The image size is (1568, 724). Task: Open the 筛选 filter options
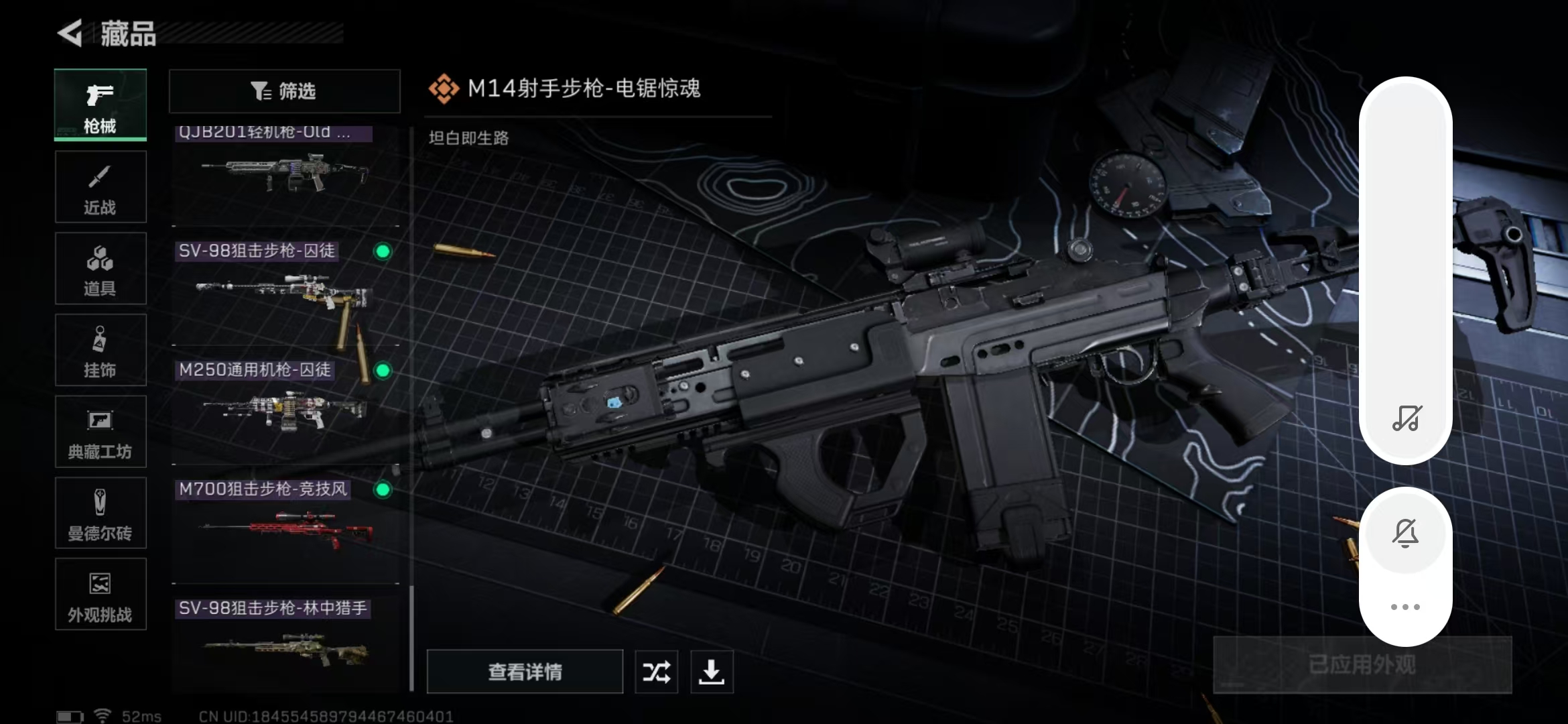pyautogui.click(x=284, y=91)
